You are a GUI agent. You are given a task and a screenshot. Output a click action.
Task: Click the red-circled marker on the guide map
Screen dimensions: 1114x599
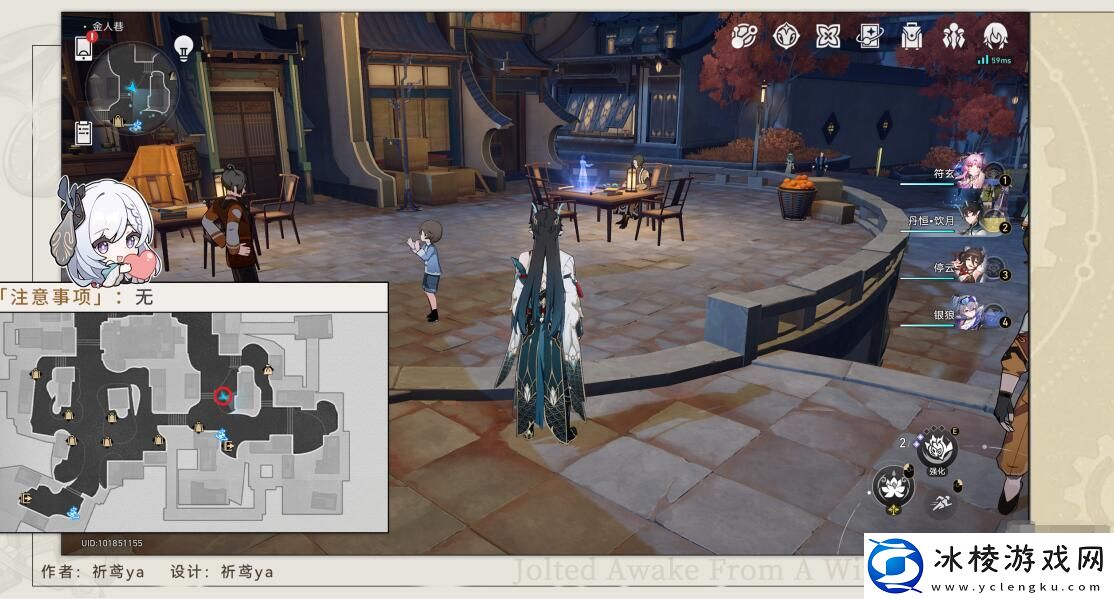click(x=223, y=397)
